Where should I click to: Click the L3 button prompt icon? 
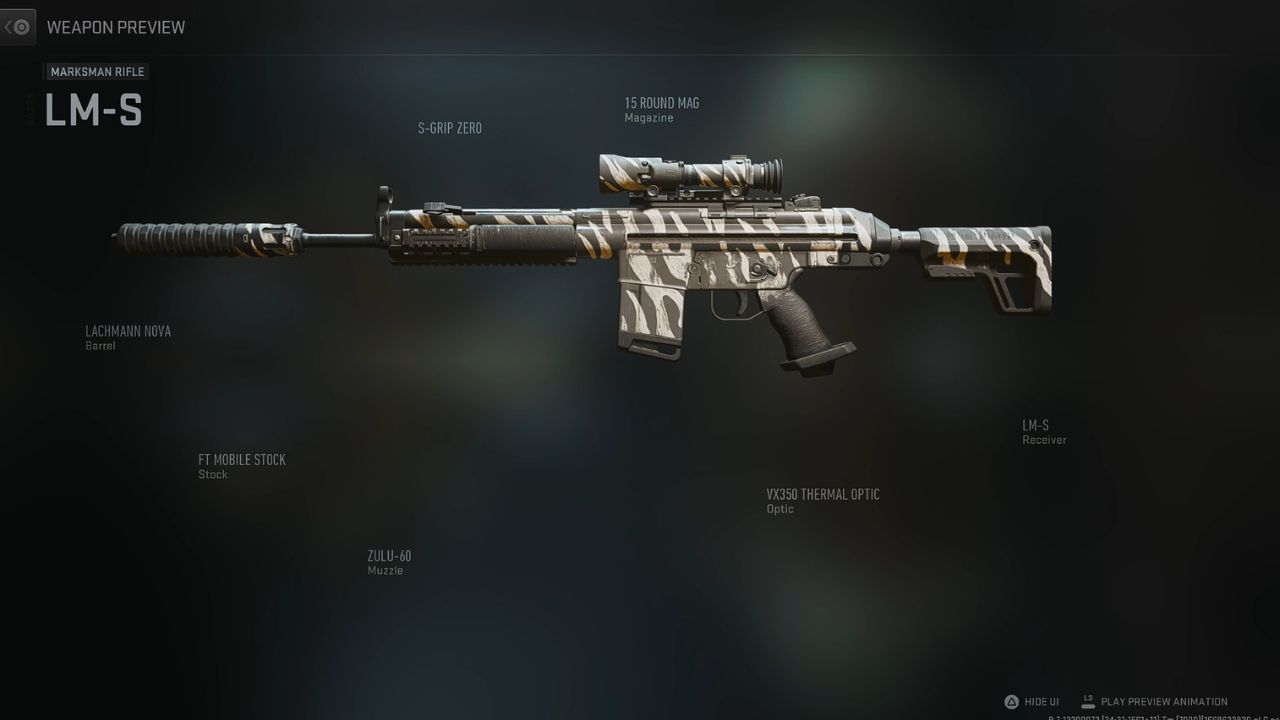click(1087, 701)
